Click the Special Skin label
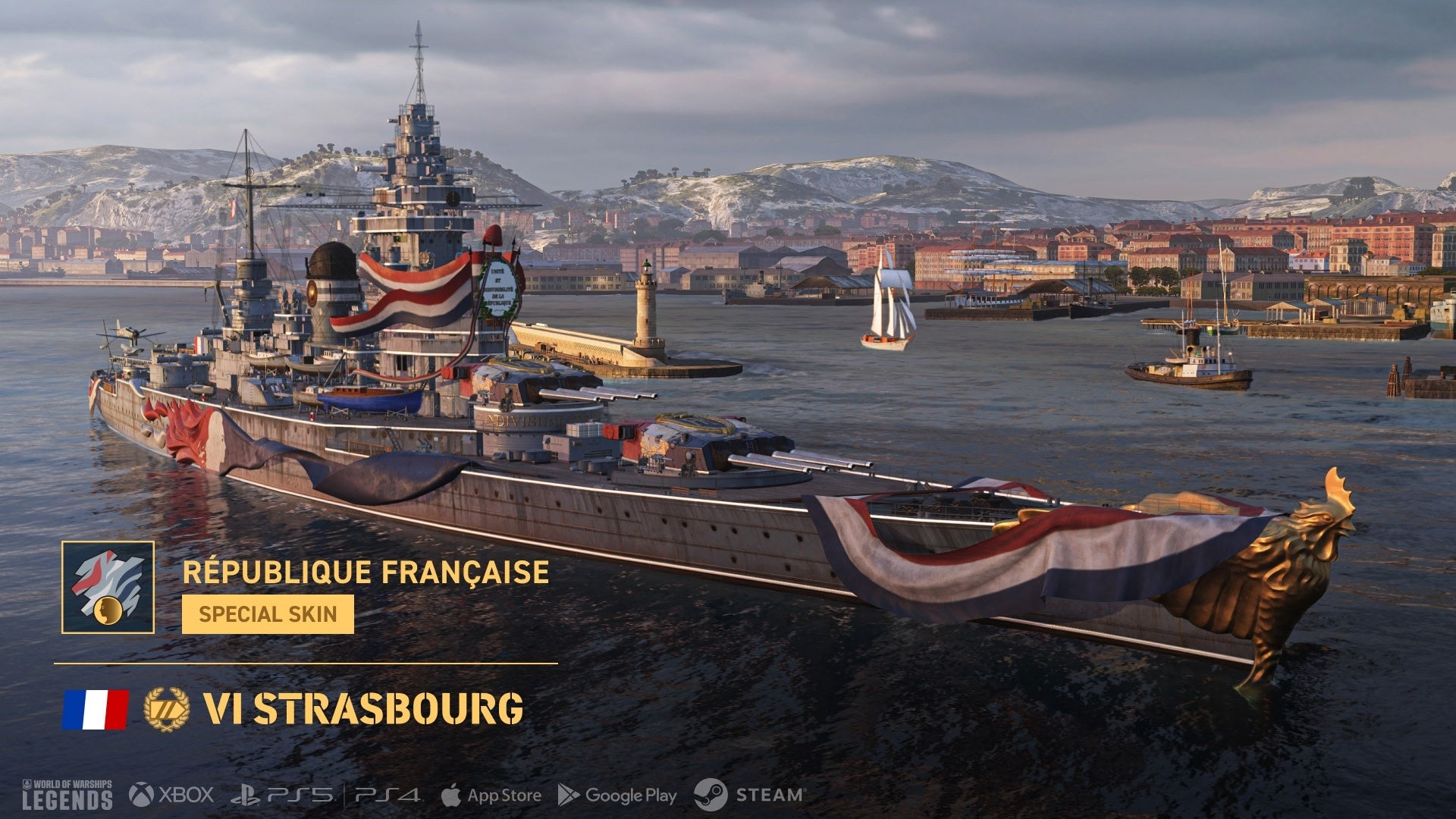 pos(268,613)
